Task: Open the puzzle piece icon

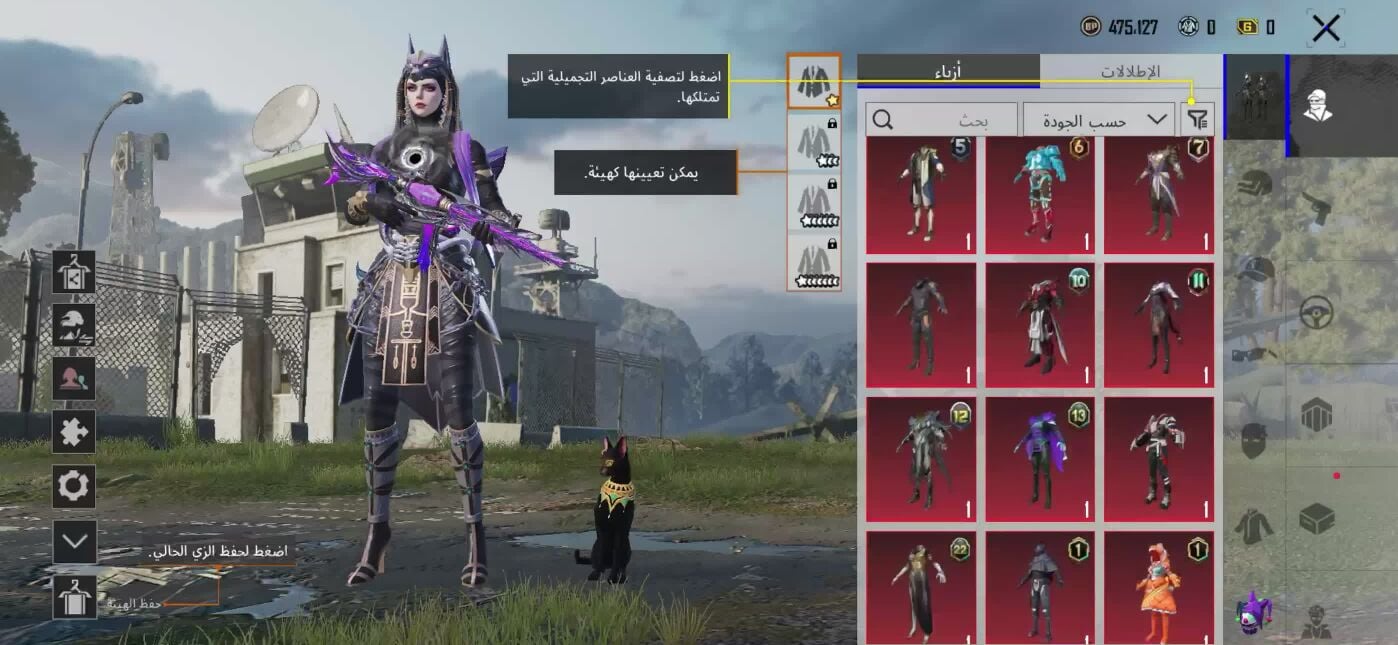Action: 74,432
